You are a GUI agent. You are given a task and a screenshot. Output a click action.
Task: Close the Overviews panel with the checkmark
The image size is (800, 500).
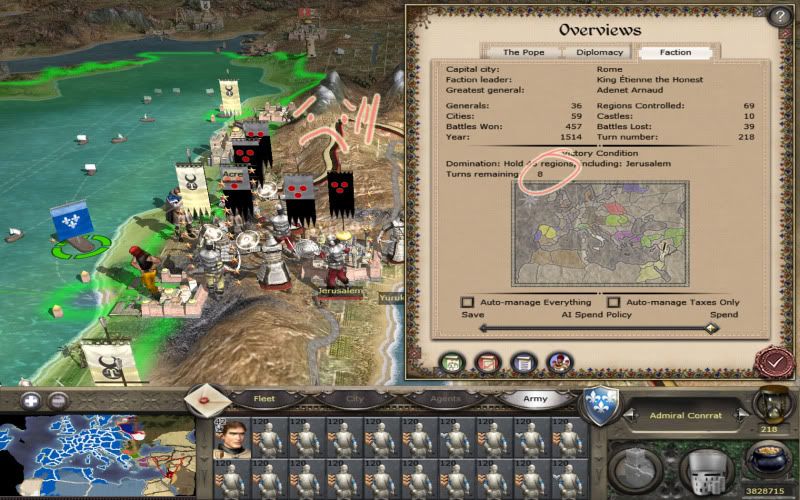click(774, 361)
